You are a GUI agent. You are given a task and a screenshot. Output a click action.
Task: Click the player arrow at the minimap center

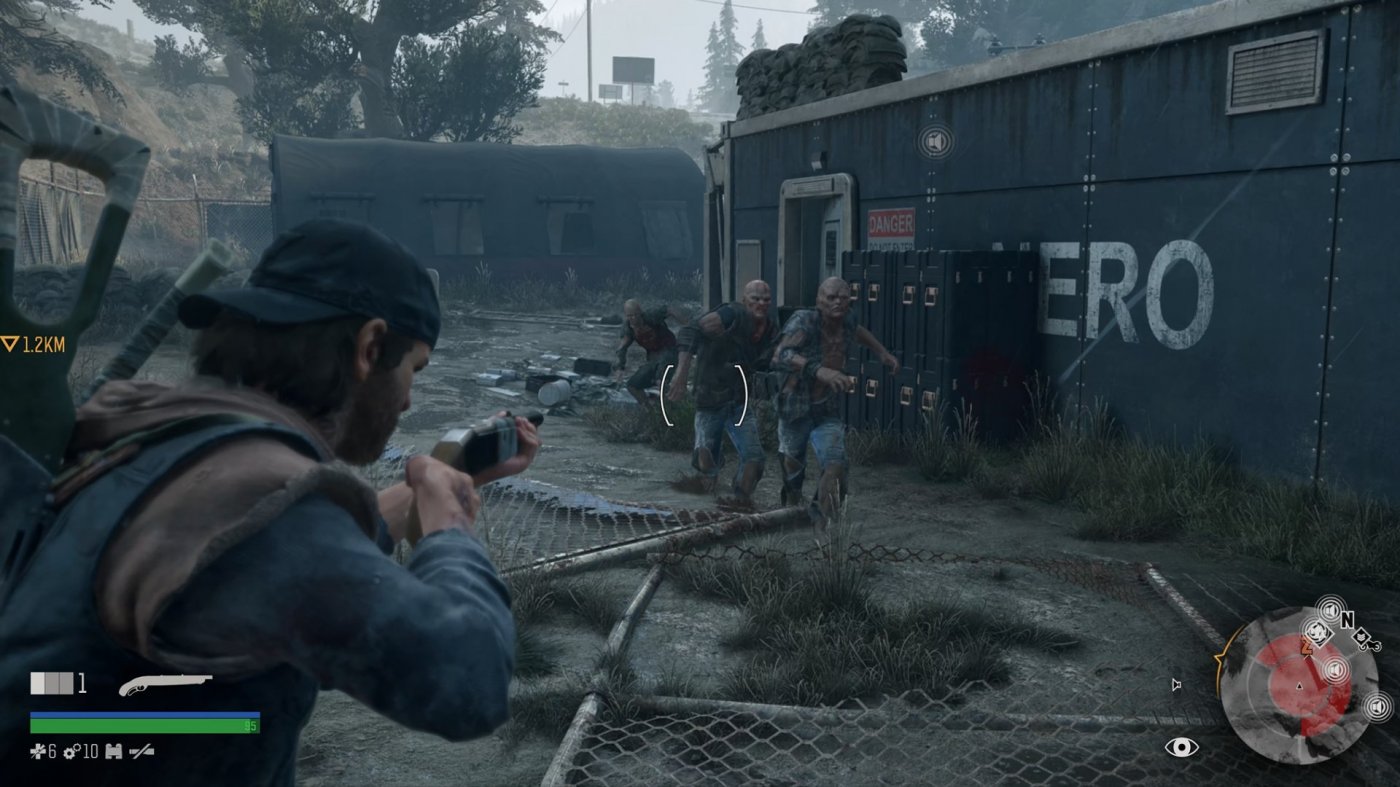[x=1299, y=685]
